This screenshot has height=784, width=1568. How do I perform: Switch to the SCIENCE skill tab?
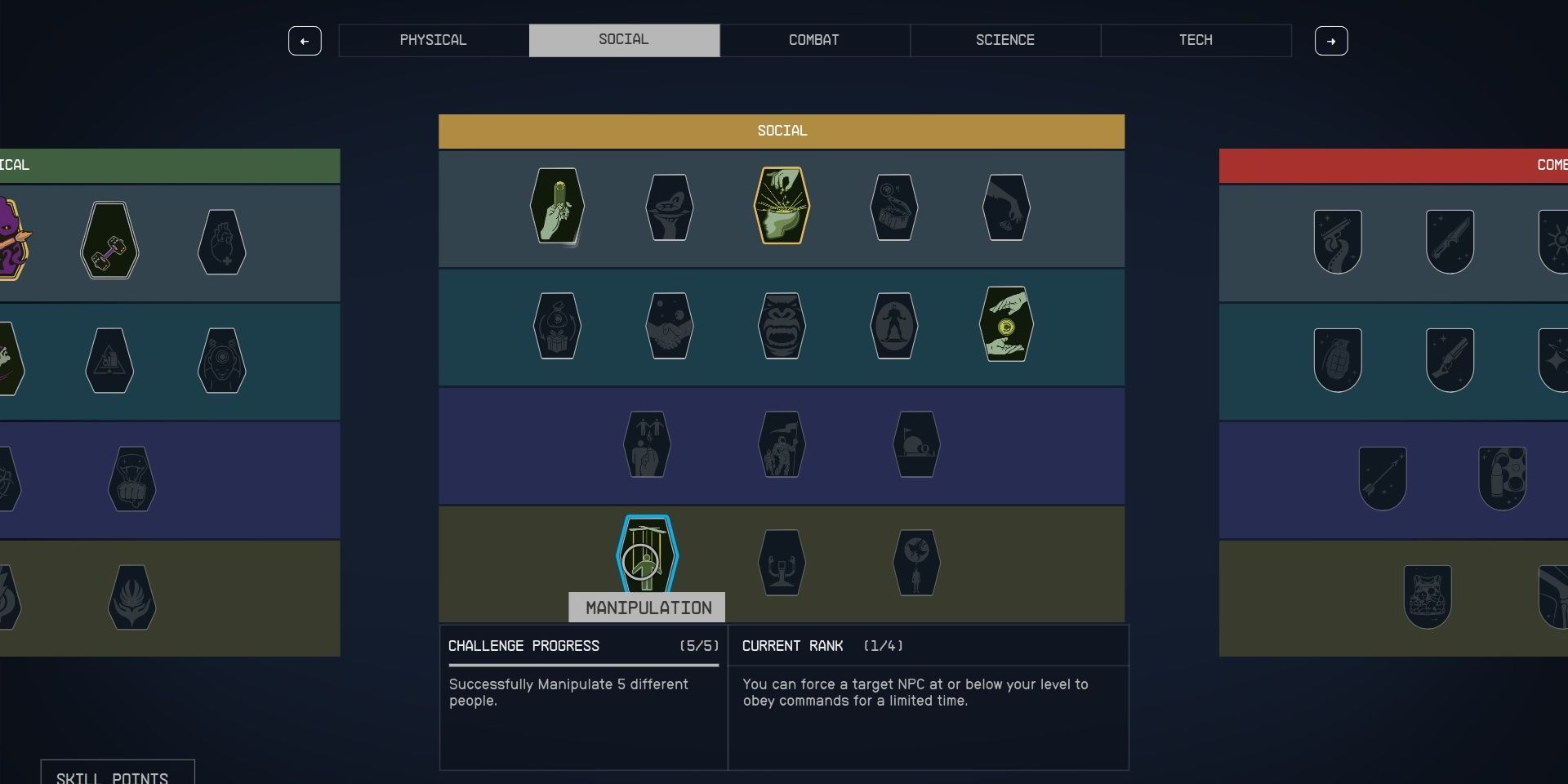pyautogui.click(x=1004, y=40)
